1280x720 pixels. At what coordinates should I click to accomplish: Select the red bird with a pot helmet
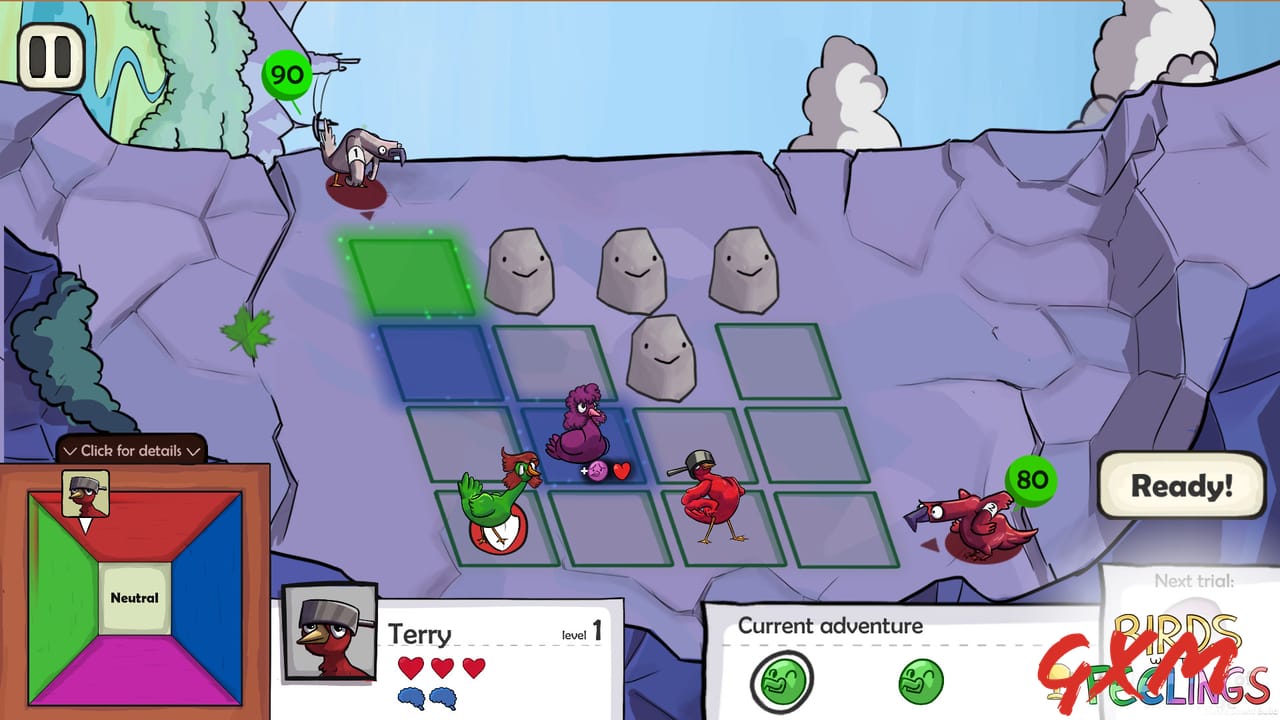pos(715,495)
